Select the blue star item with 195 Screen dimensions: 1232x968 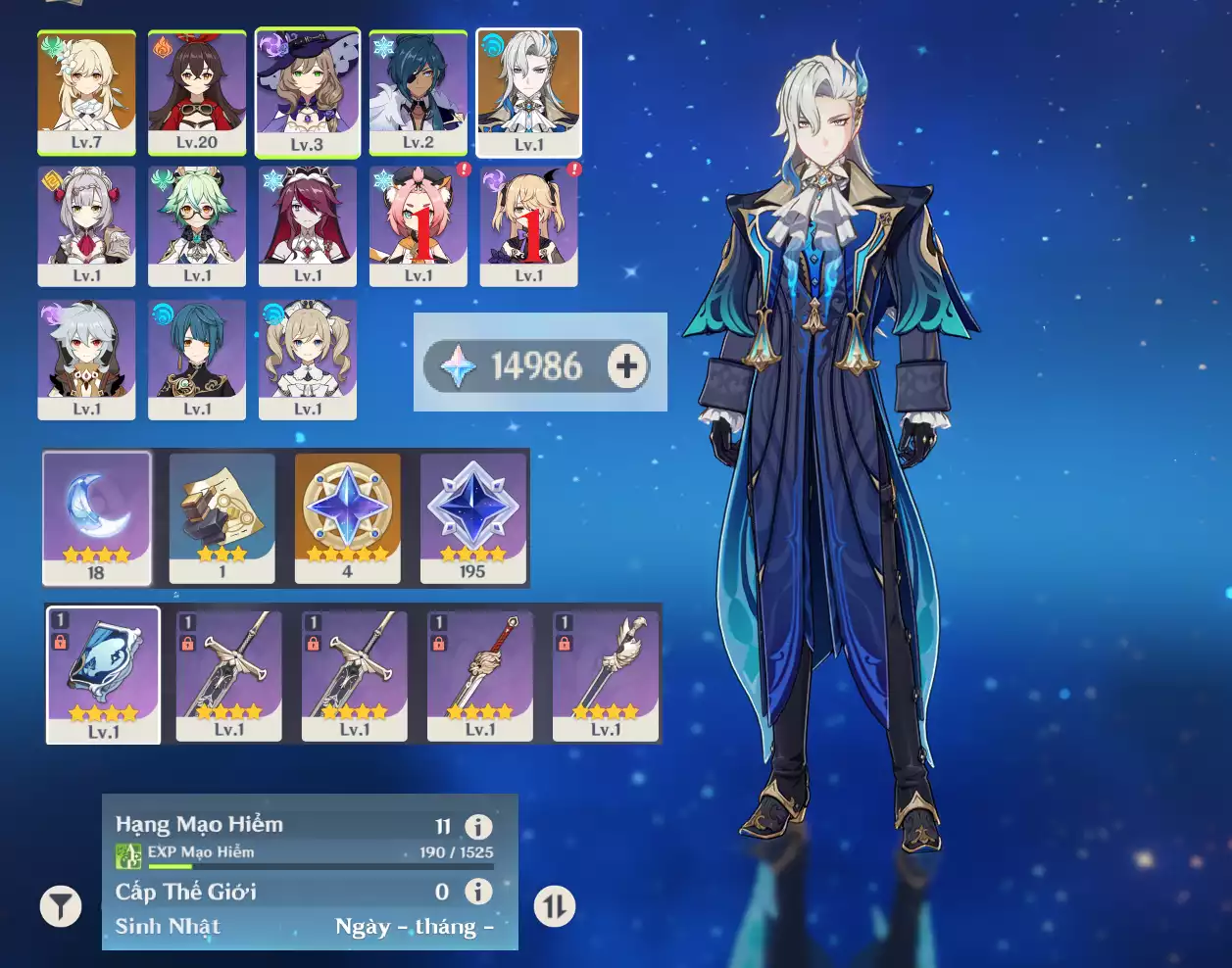tap(472, 517)
